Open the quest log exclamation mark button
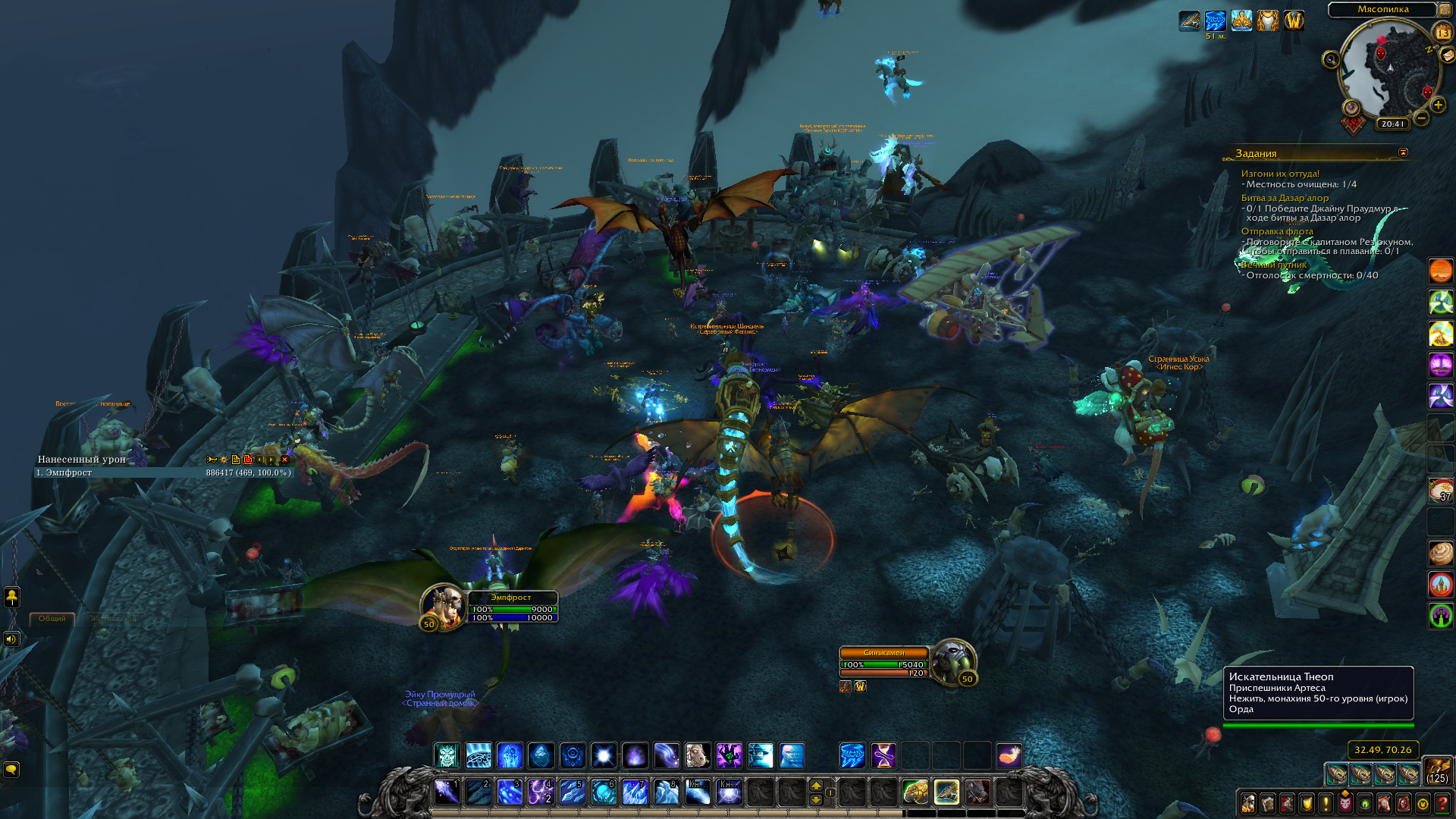The image size is (1456, 819). (1326, 803)
